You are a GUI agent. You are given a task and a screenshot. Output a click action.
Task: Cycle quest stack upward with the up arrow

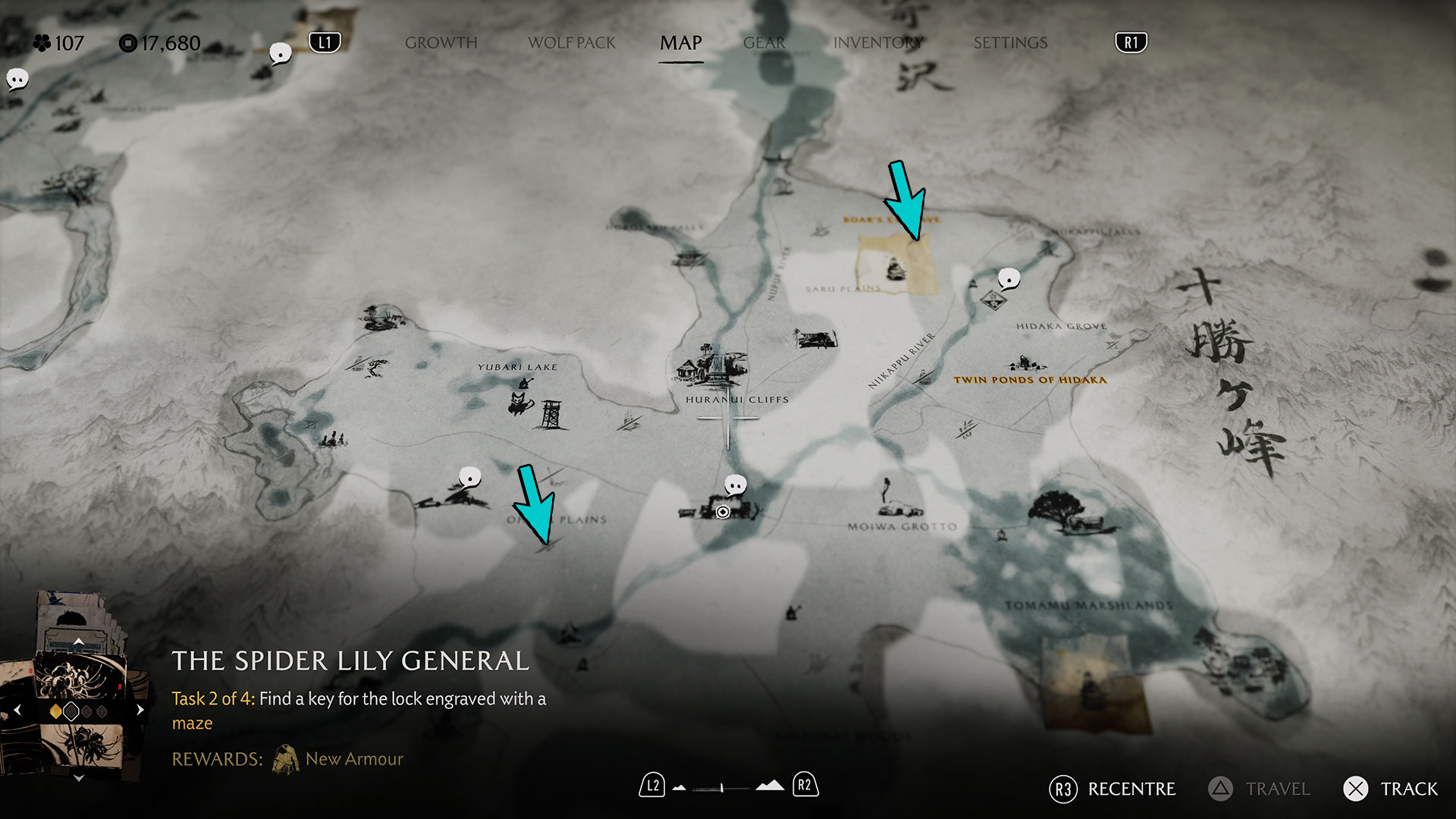pyautogui.click(x=78, y=642)
